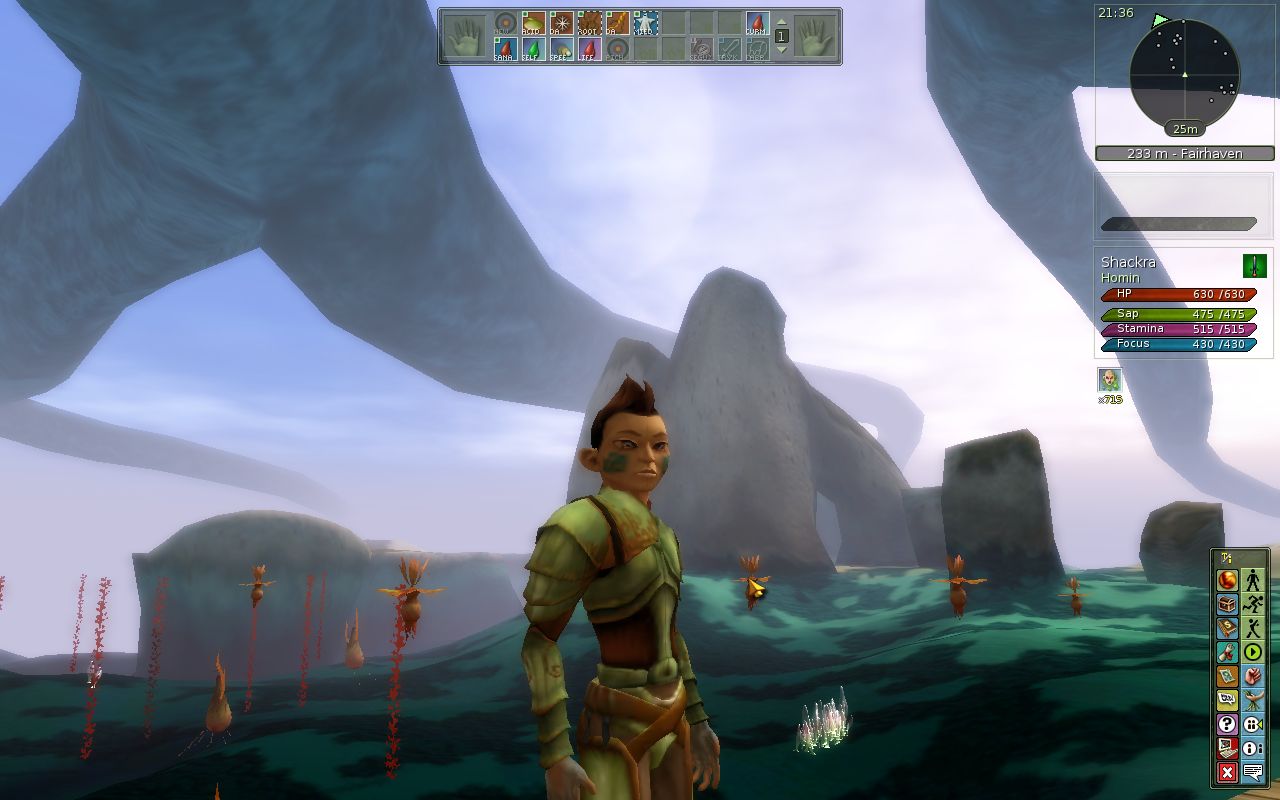1280x800 pixels.
Task: Activate the SELF green drop action
Action: point(533,49)
